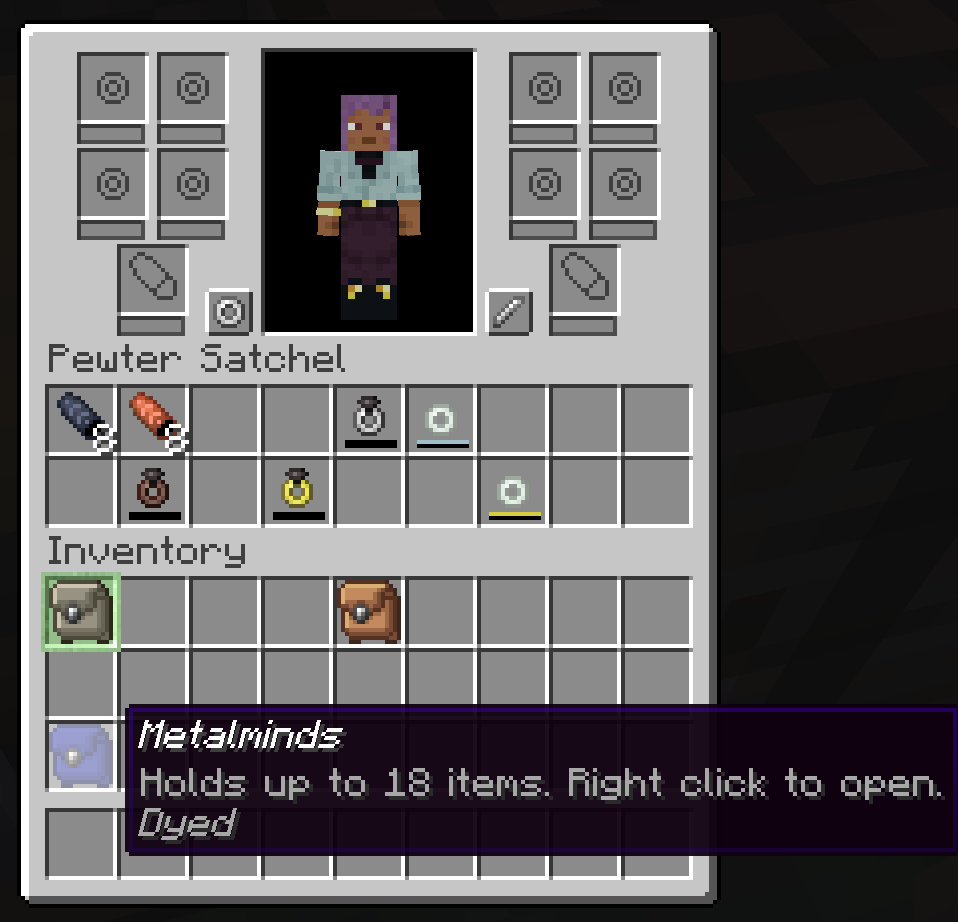The image size is (958, 922).
Task: Select the pale band with blue bar
Action: [441, 420]
